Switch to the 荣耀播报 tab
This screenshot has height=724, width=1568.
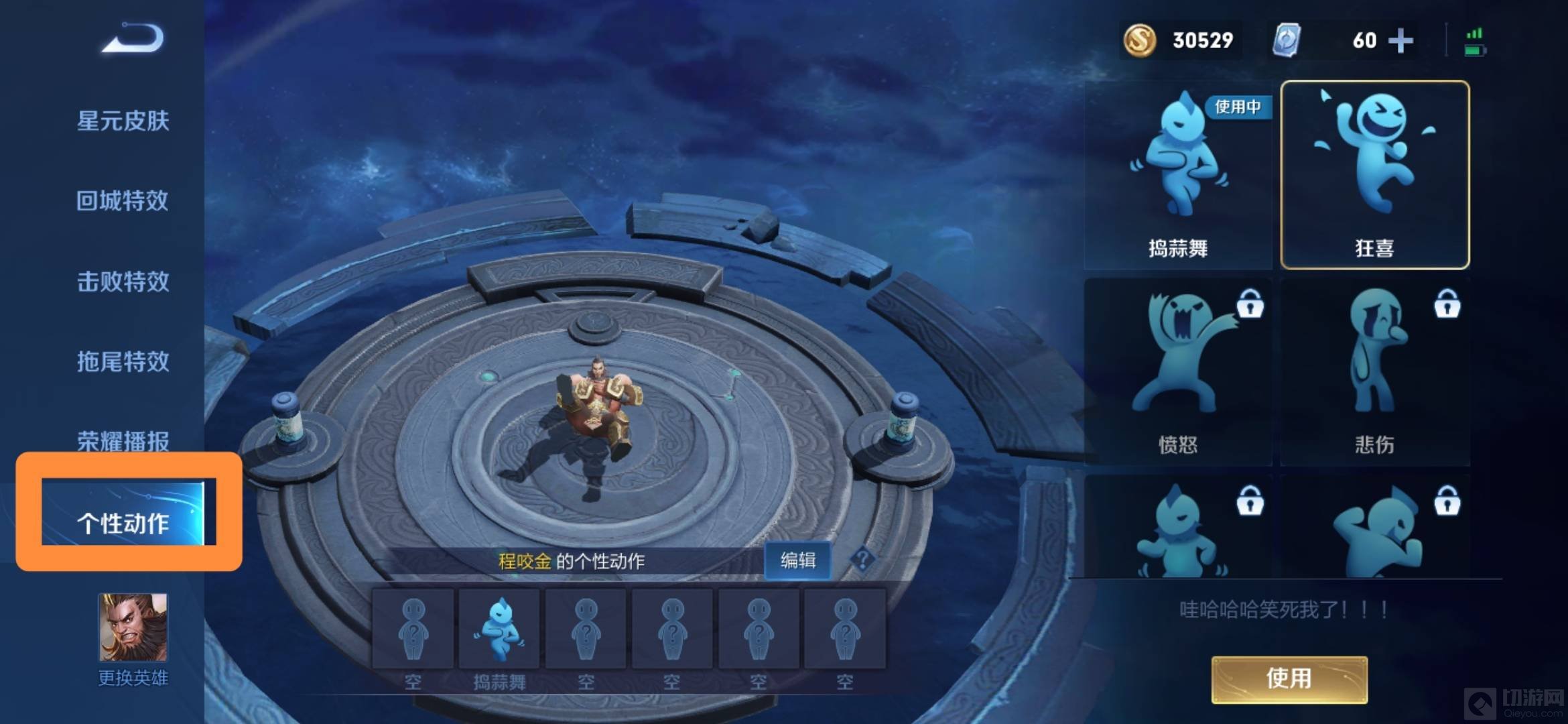[123, 440]
